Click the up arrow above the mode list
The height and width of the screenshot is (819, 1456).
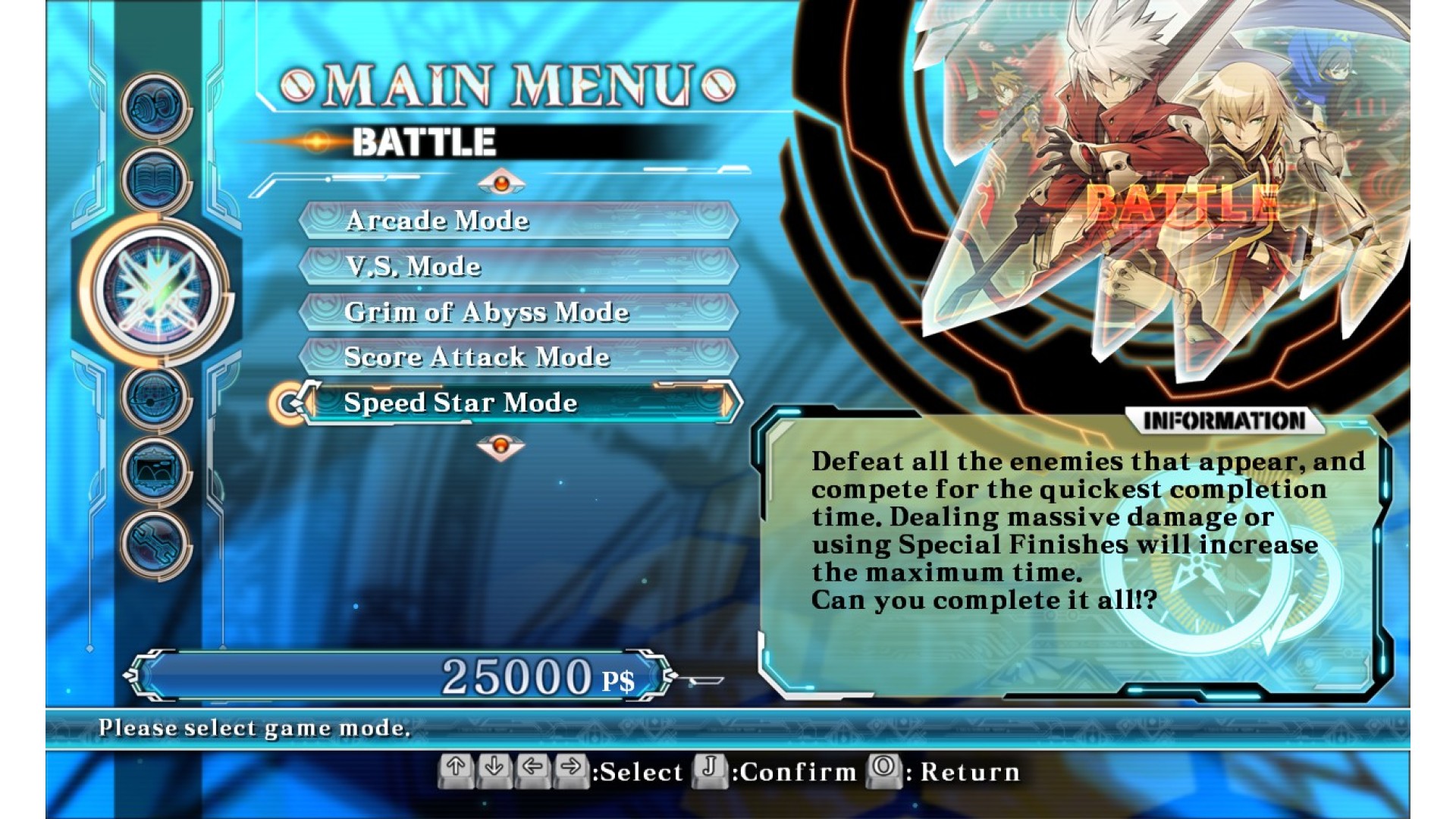(500, 184)
